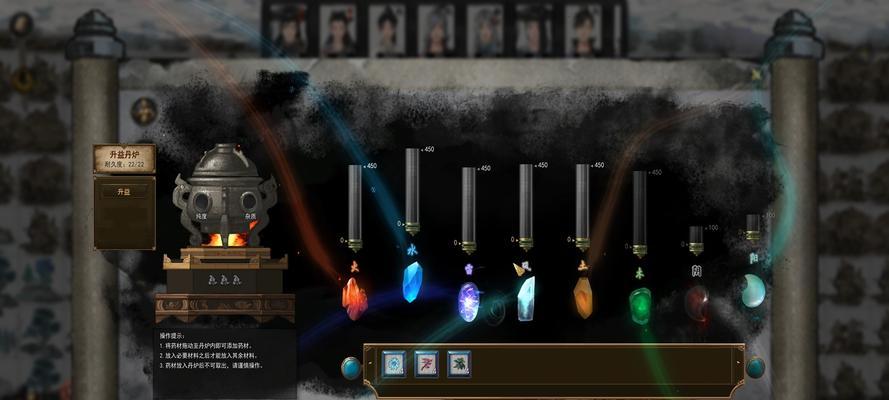Select the pale wind element crystal
This screenshot has height=400, width=889.
(x=525, y=298)
